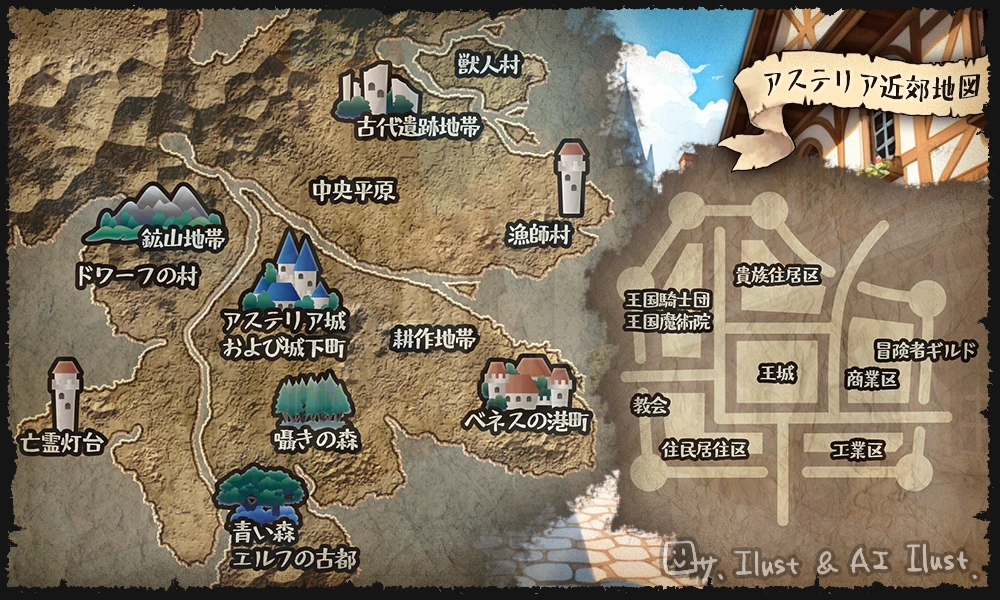Choose the 教会 location in town
1000x600 pixels.
click(x=651, y=405)
